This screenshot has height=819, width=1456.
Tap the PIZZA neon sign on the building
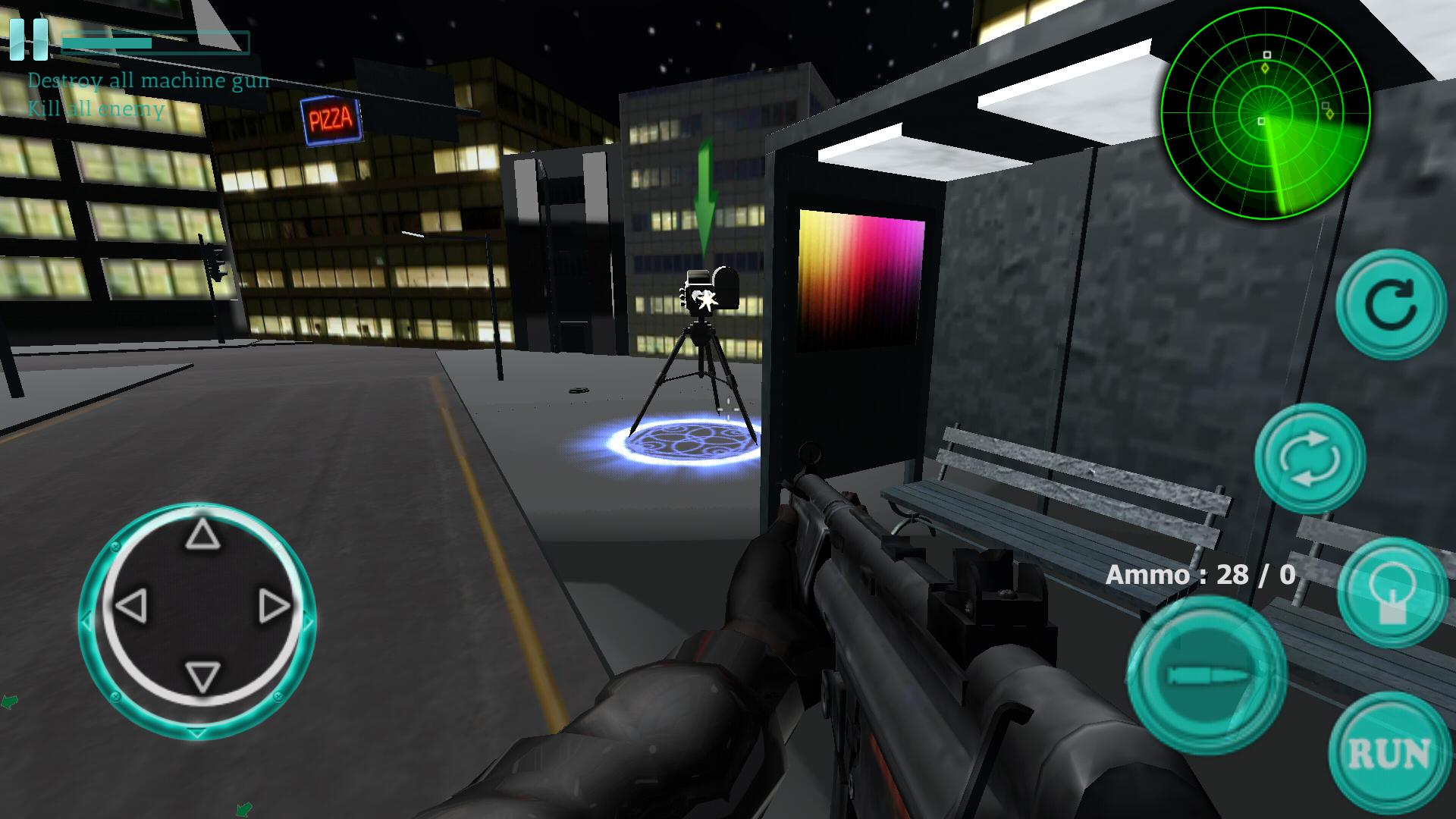[x=329, y=118]
